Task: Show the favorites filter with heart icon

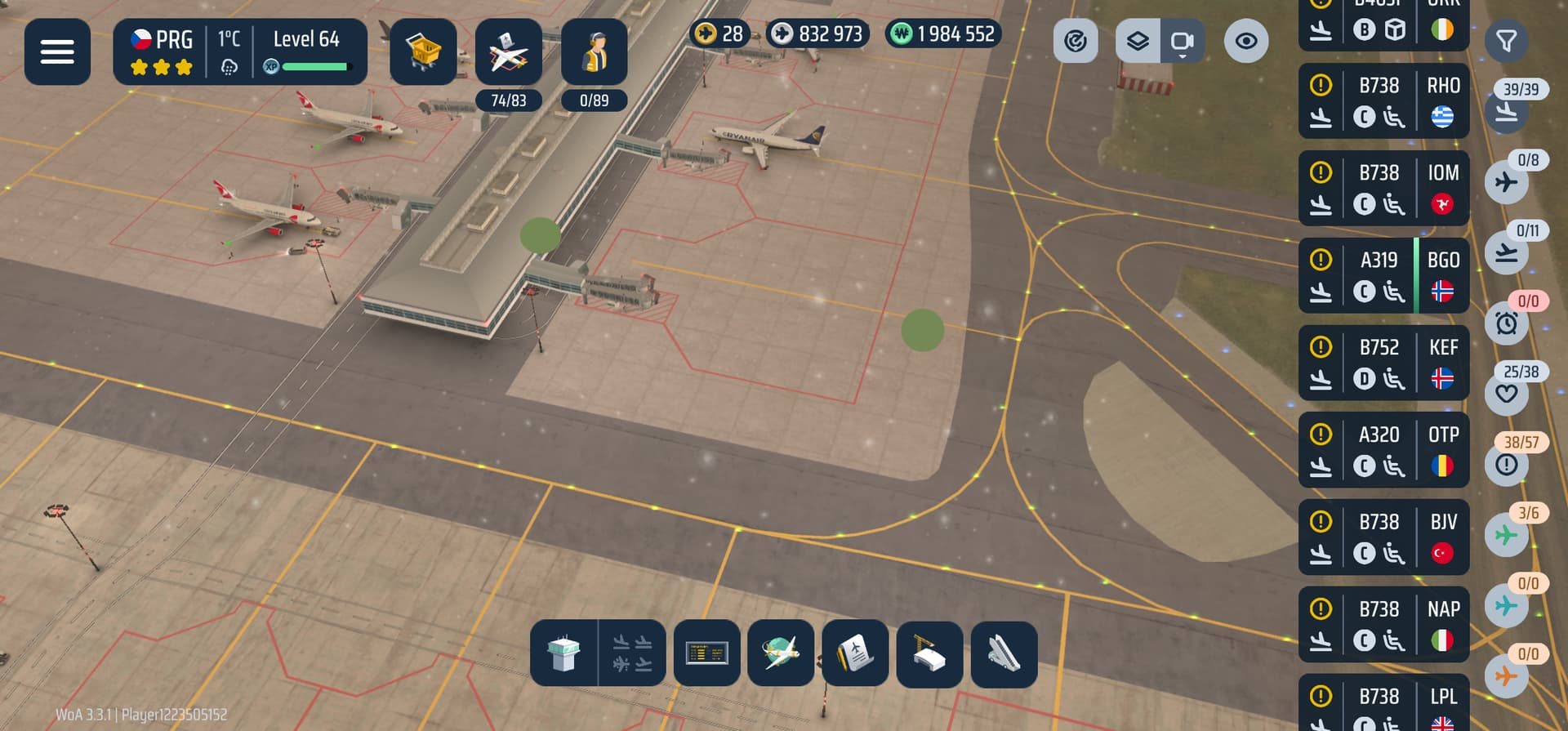Action: click(1507, 393)
